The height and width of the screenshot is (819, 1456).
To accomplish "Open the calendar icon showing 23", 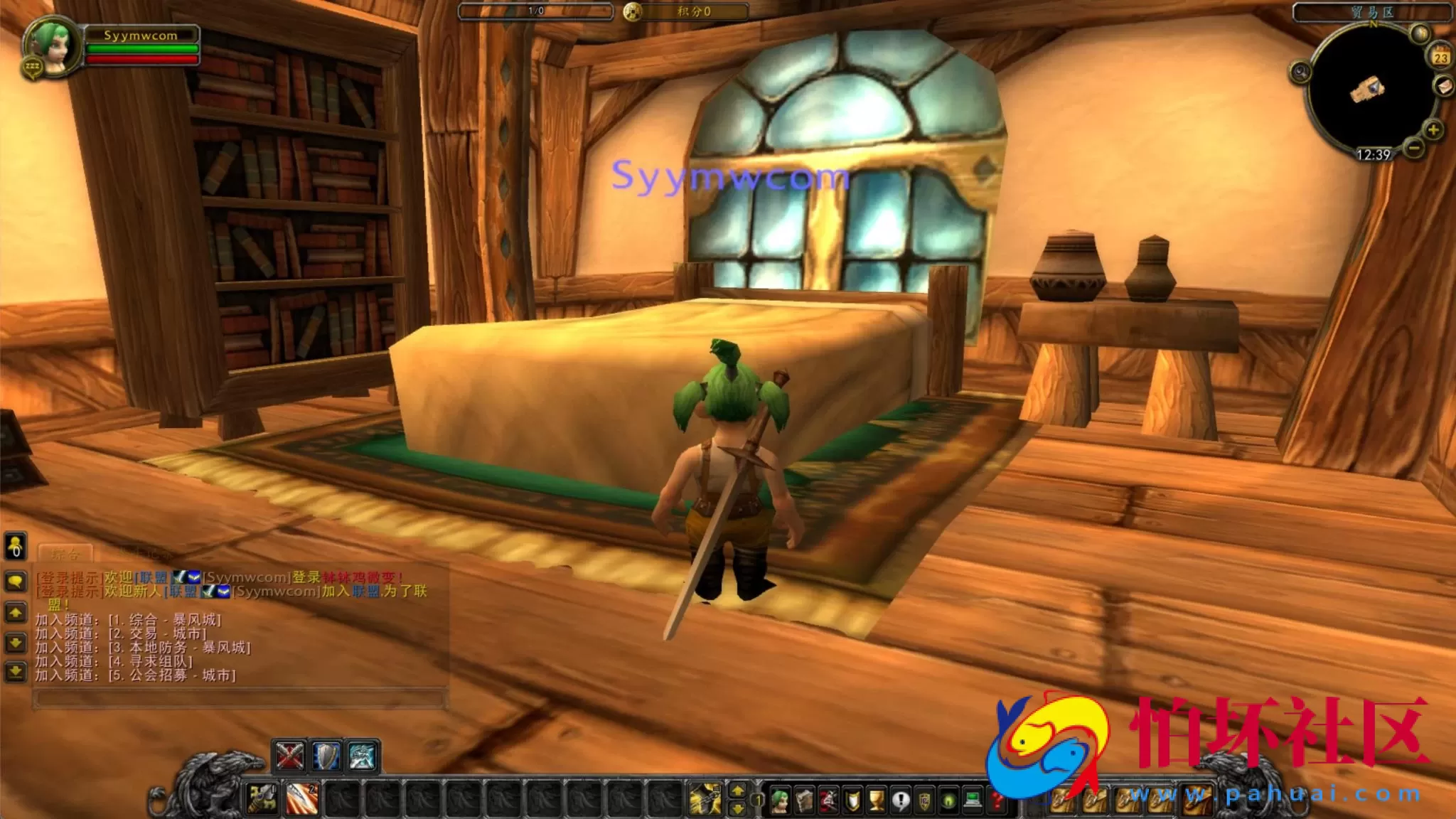I will (x=1442, y=56).
